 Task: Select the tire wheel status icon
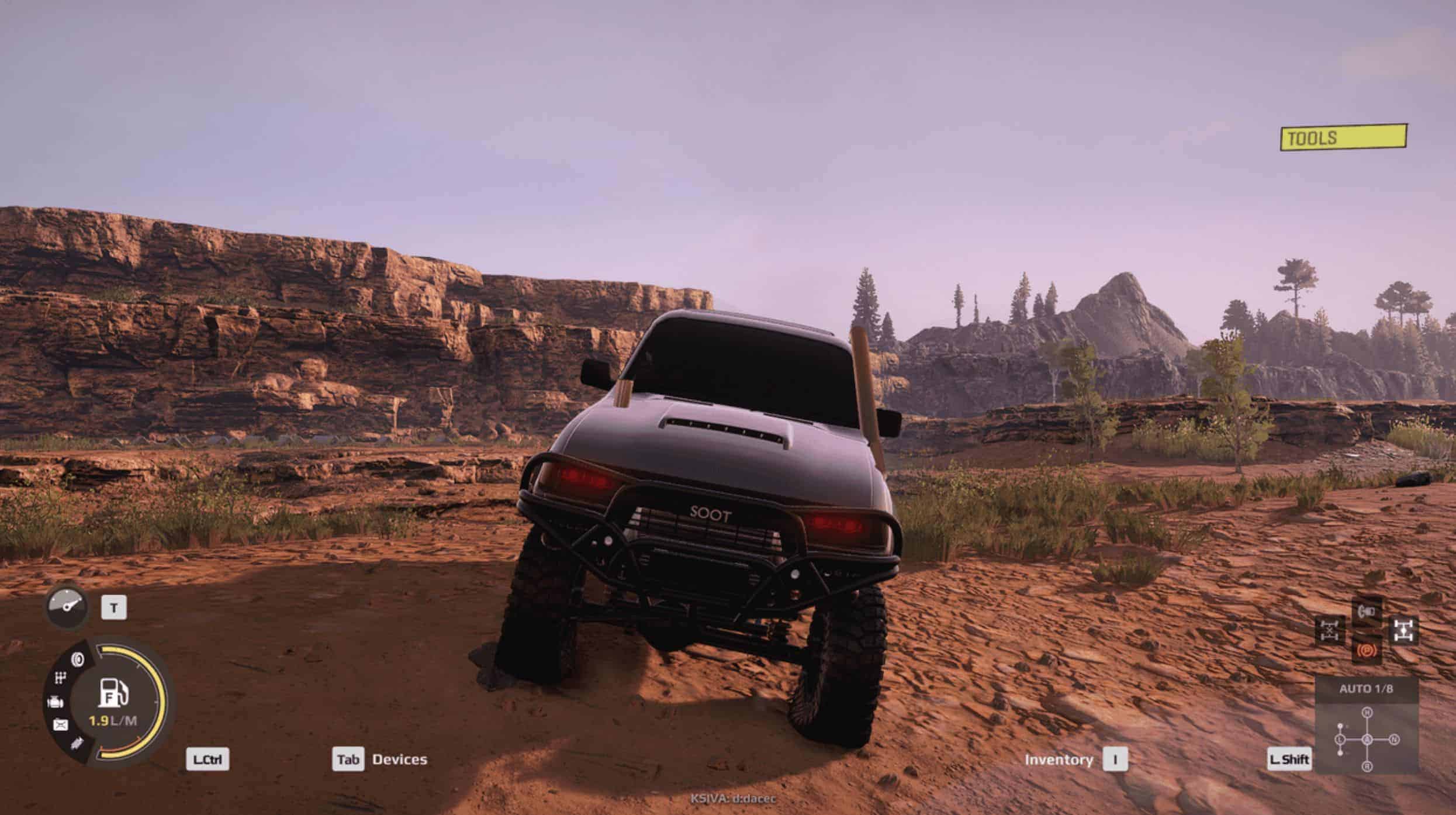tap(77, 660)
